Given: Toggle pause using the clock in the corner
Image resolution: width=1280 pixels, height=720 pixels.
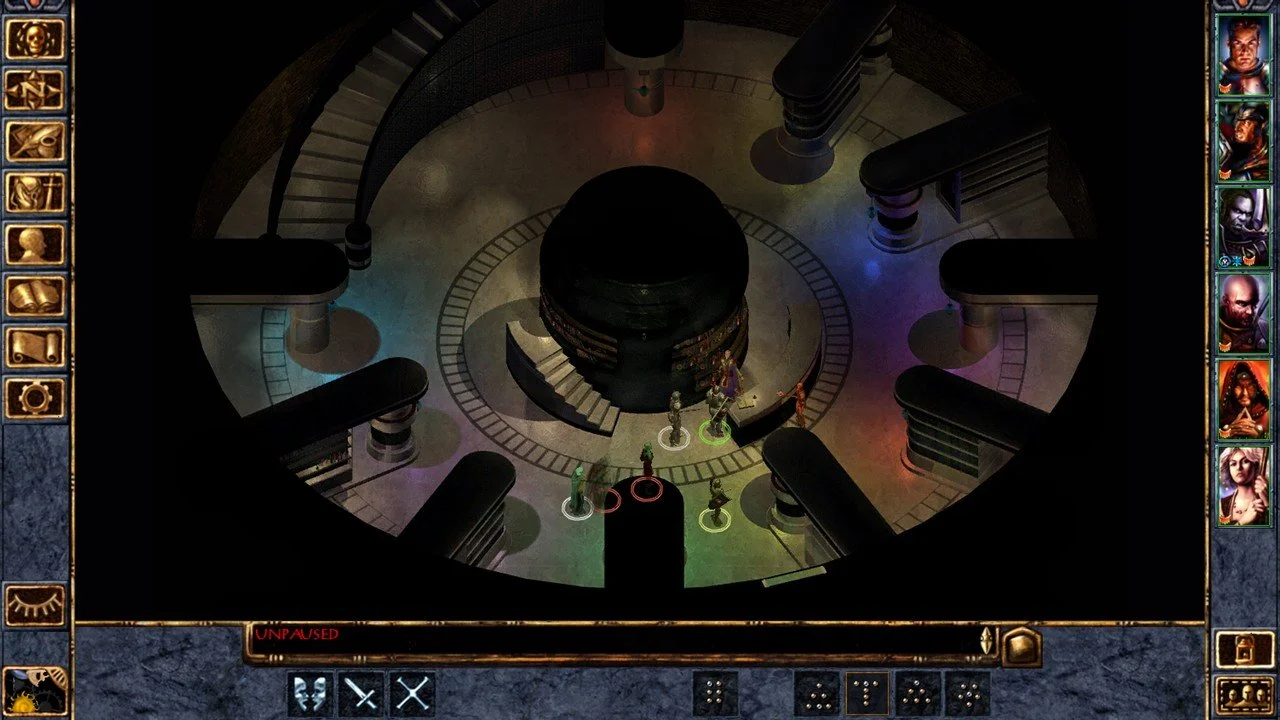Looking at the screenshot, I should click(x=35, y=690).
